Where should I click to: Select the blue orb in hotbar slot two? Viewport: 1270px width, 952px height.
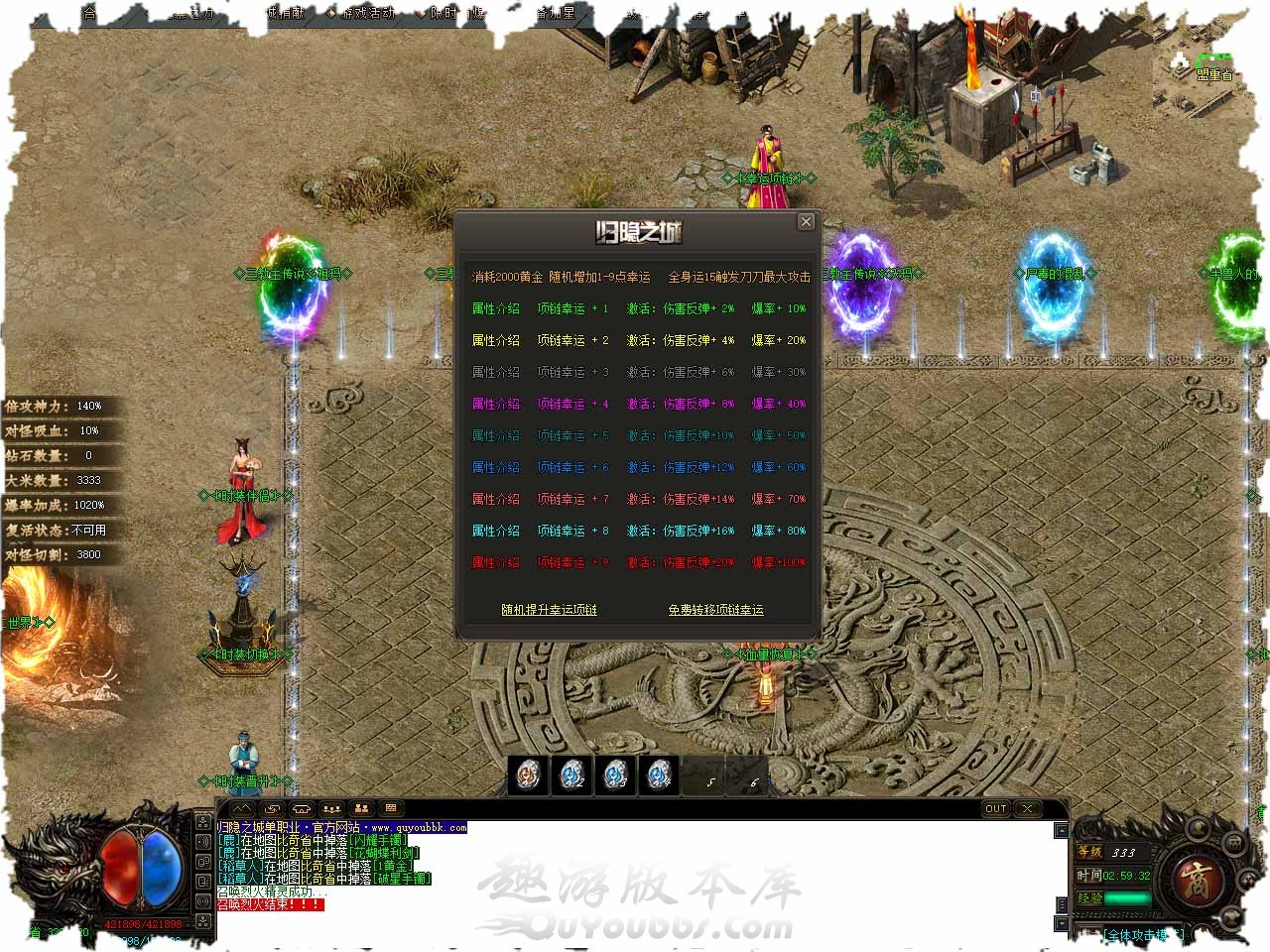pyautogui.click(x=572, y=774)
